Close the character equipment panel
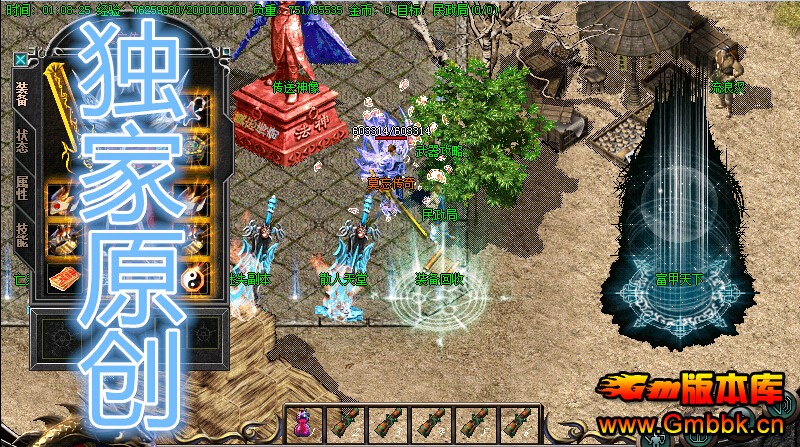Viewport: 800px width, 447px height. 20,59
